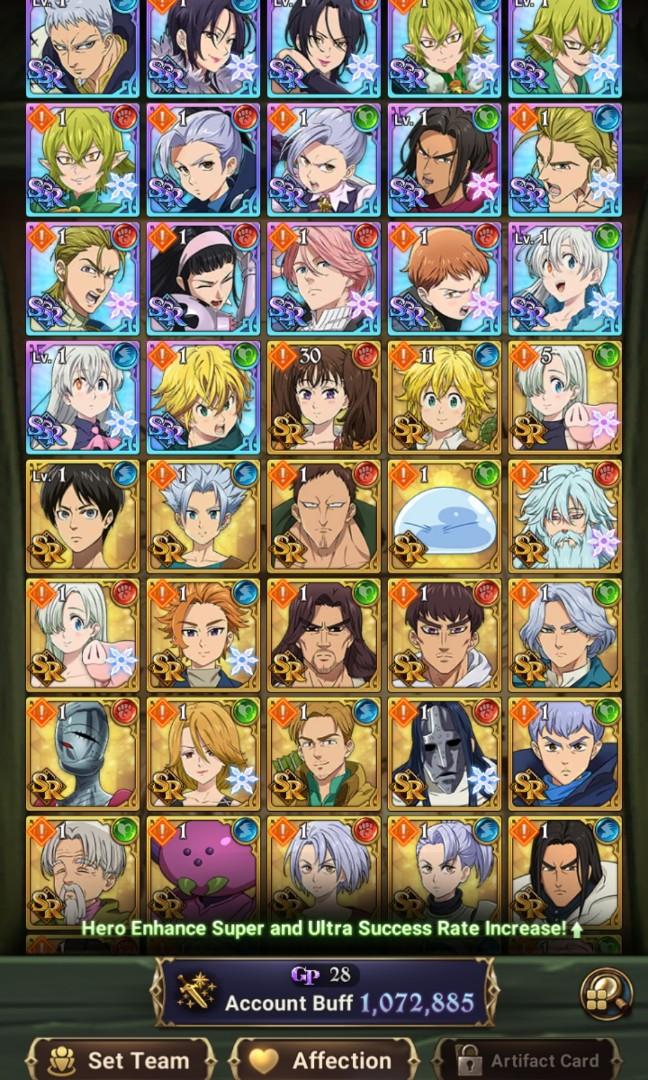Pick the black-haired girl with pink headband
The image size is (648, 1080).
click(203, 278)
